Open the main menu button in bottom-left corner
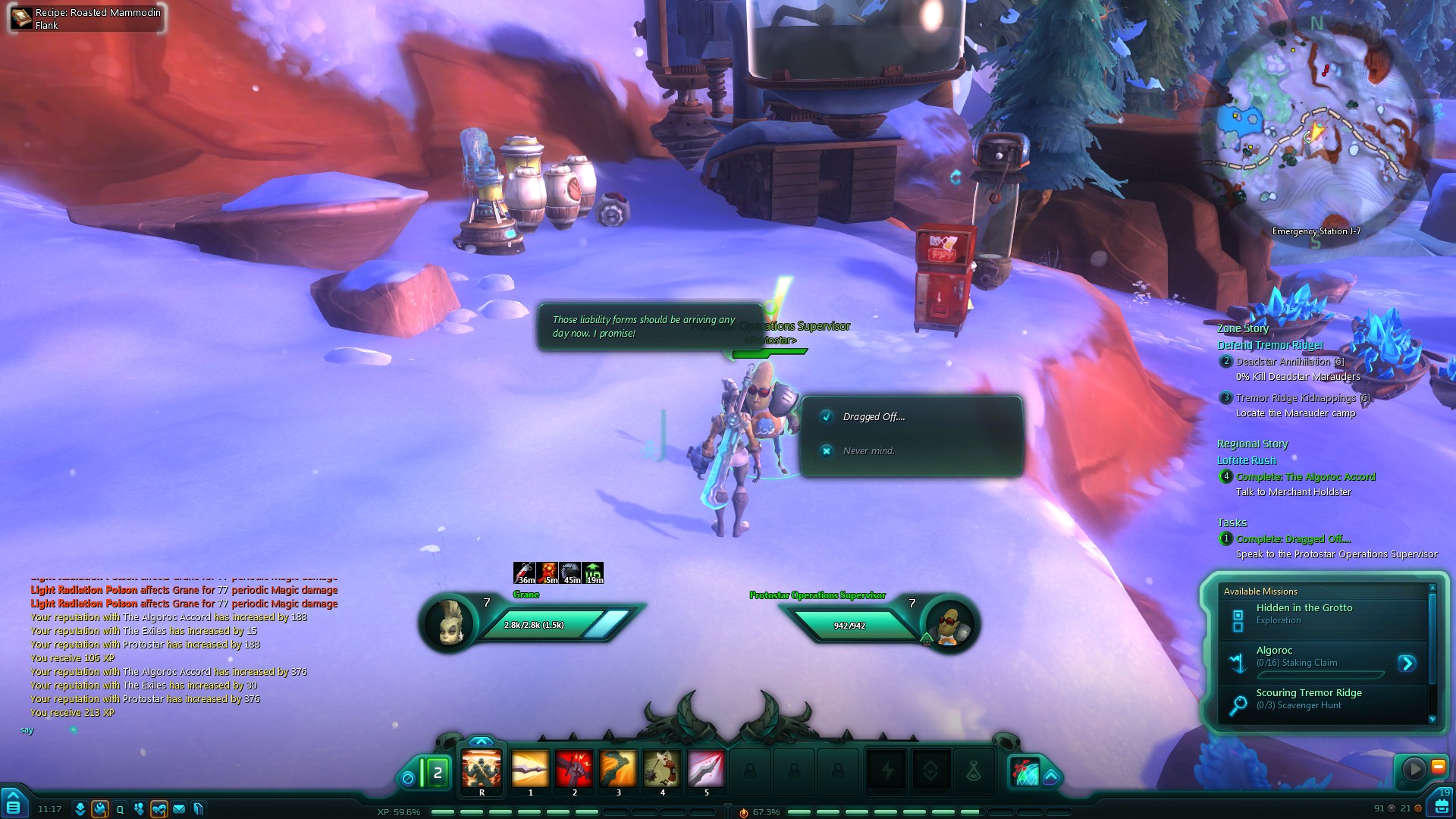 point(14,804)
